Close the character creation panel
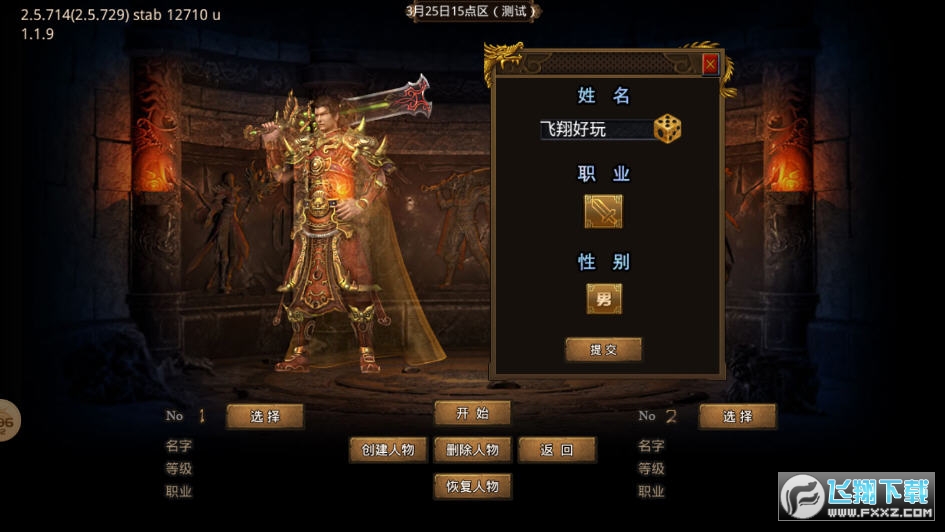 710,65
